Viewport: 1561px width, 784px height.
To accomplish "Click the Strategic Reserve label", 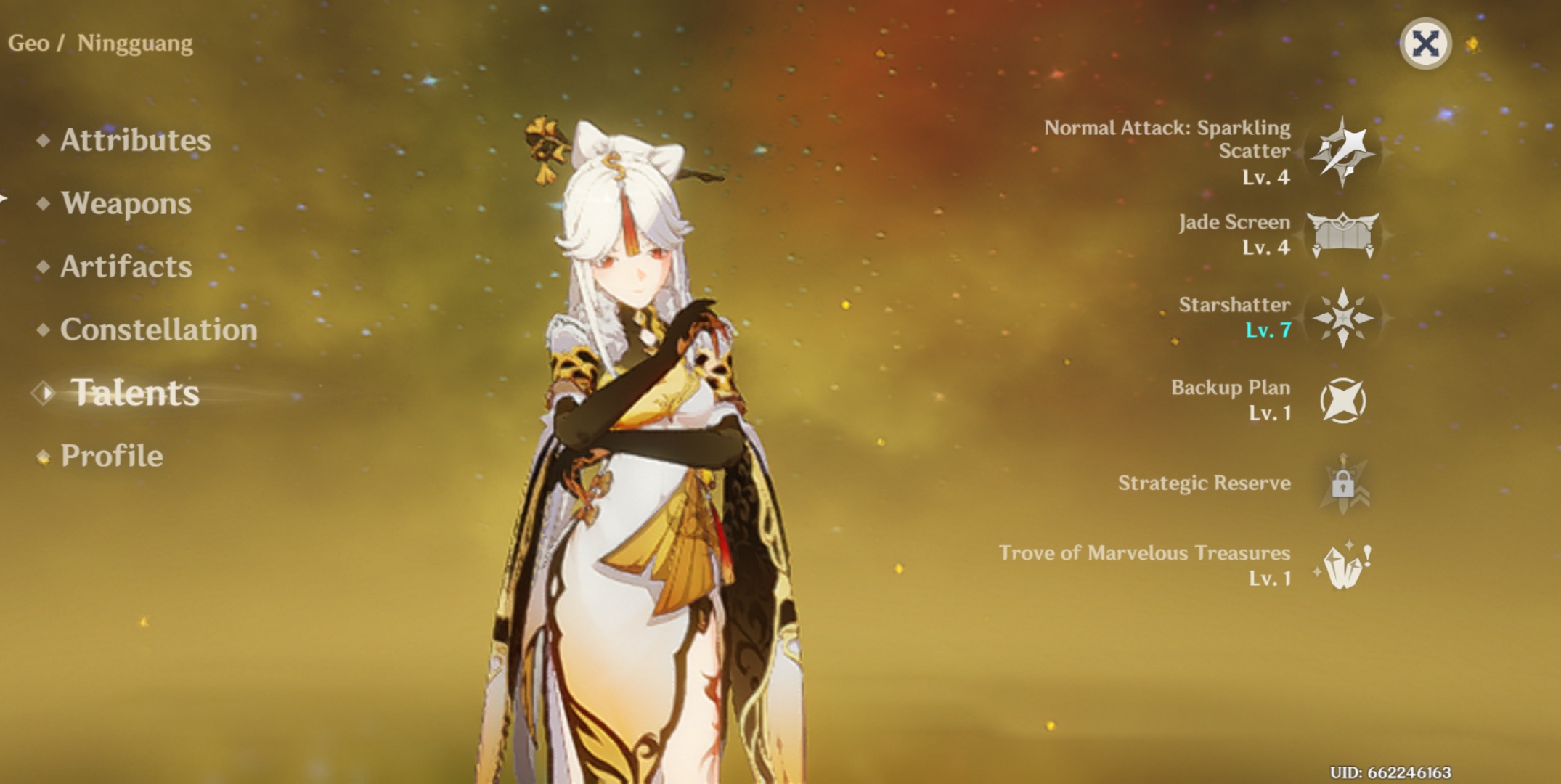I will (x=1205, y=482).
